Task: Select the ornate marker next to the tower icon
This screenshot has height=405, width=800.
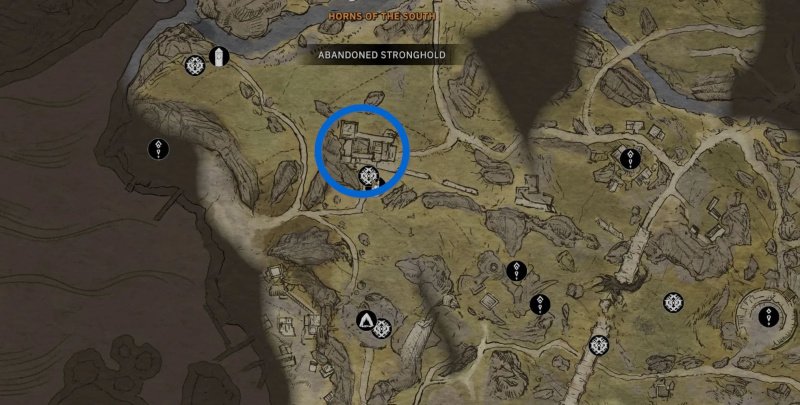Action: (195, 66)
